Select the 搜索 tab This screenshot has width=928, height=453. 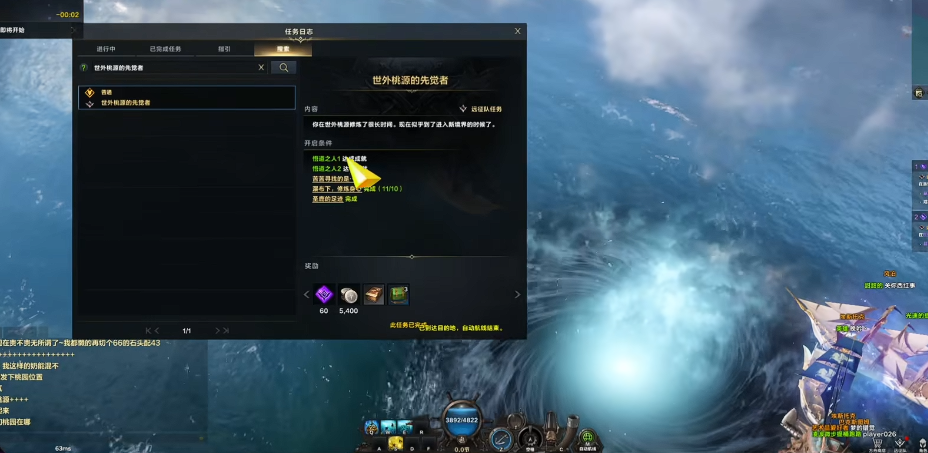(x=281, y=48)
